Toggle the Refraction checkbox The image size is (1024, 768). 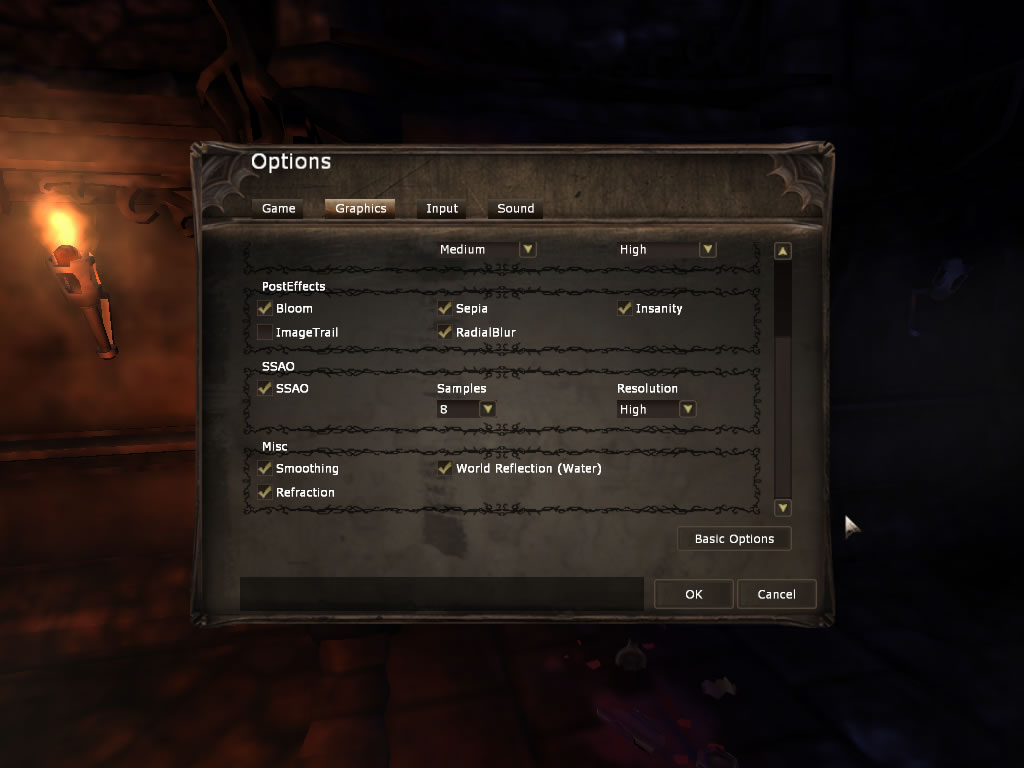point(265,493)
